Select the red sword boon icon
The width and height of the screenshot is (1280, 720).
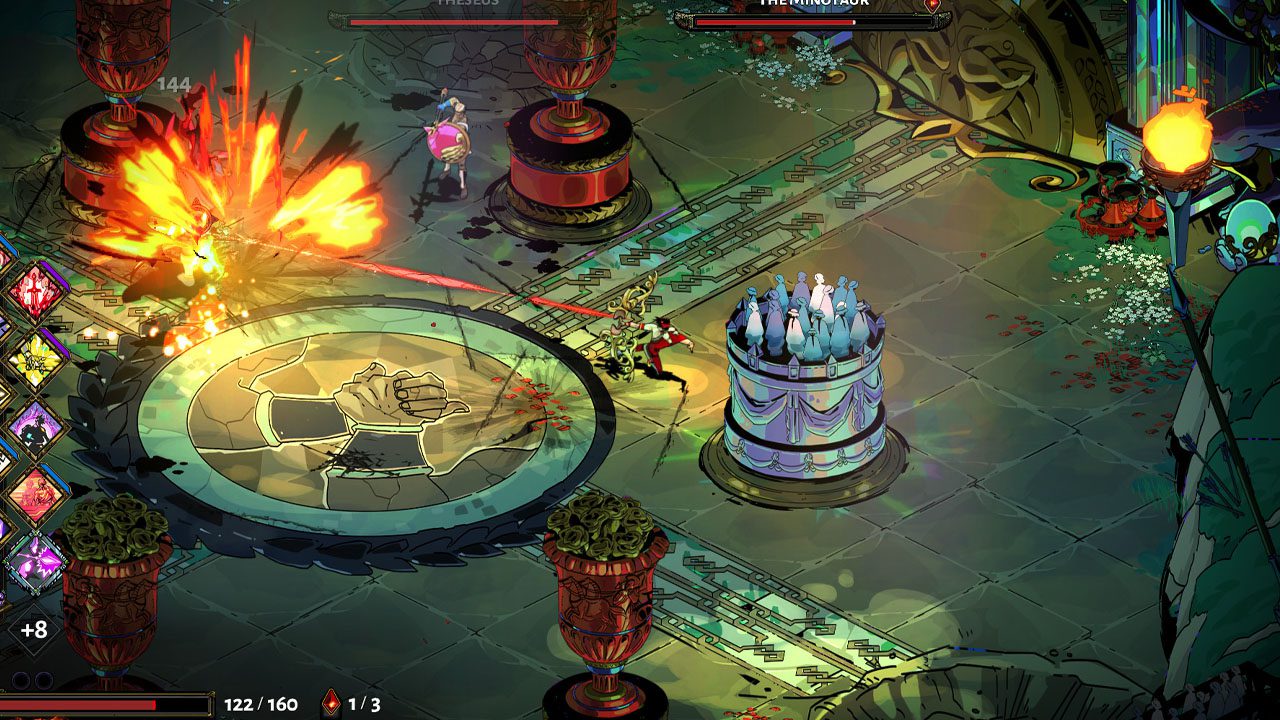point(36,293)
